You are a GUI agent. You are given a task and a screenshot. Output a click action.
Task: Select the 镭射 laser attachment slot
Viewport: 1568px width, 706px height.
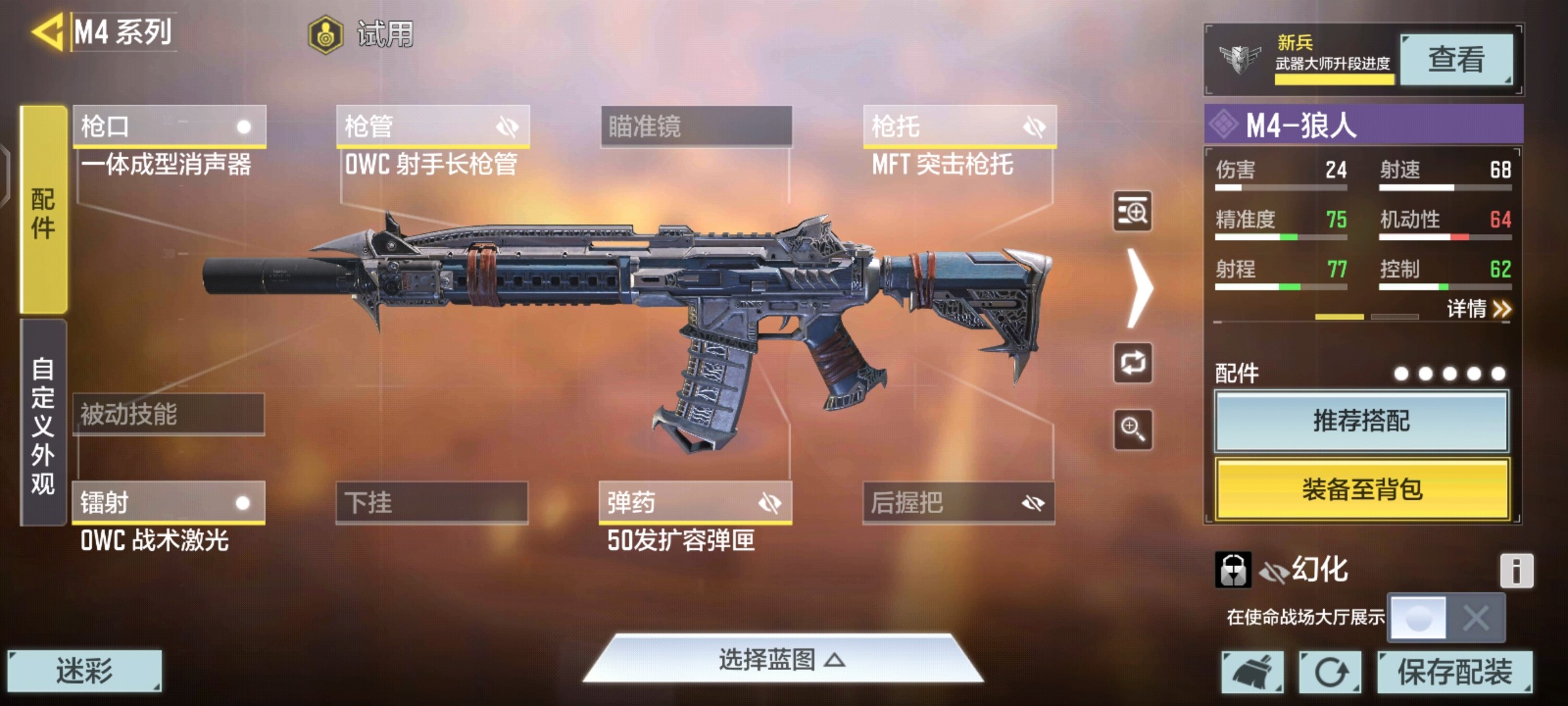tap(169, 503)
